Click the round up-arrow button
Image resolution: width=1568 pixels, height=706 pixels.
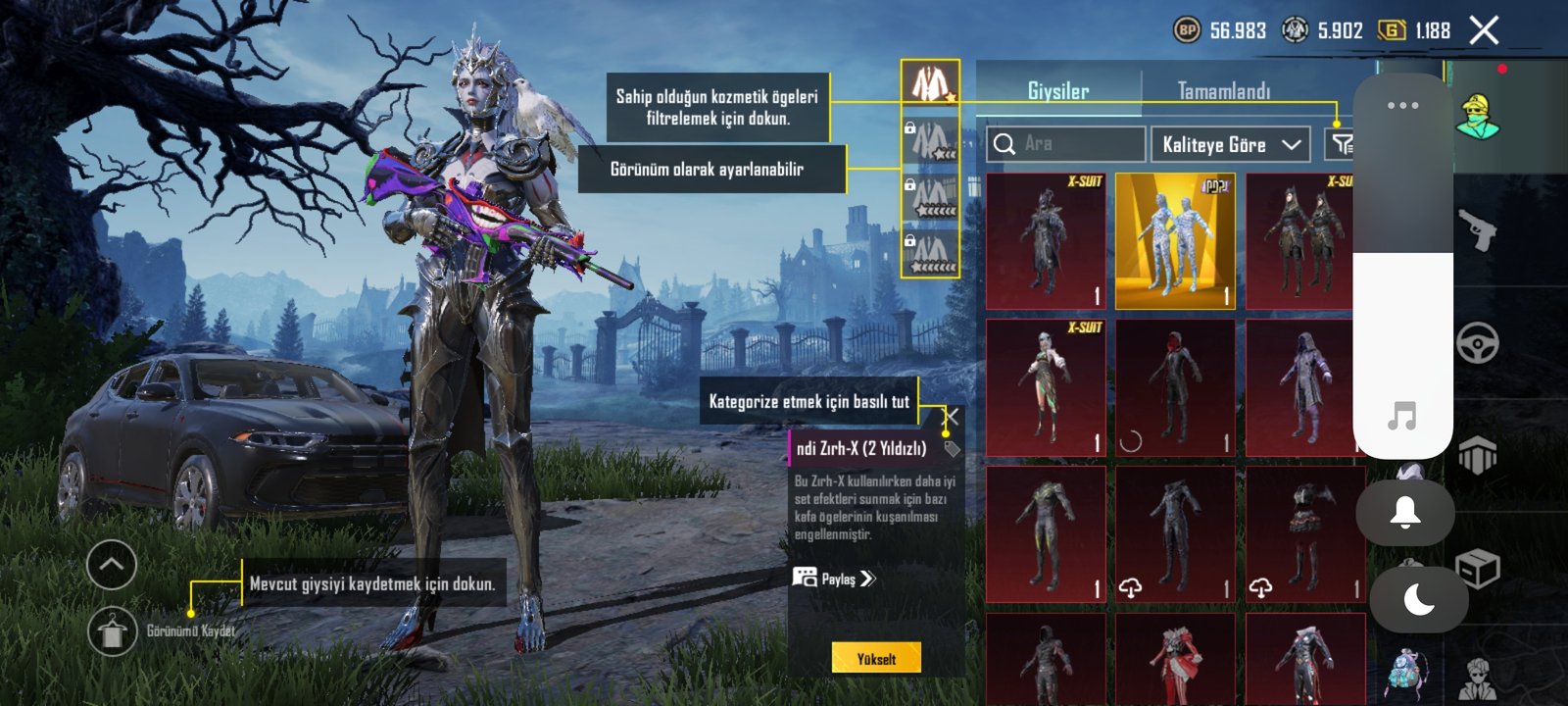[112, 565]
